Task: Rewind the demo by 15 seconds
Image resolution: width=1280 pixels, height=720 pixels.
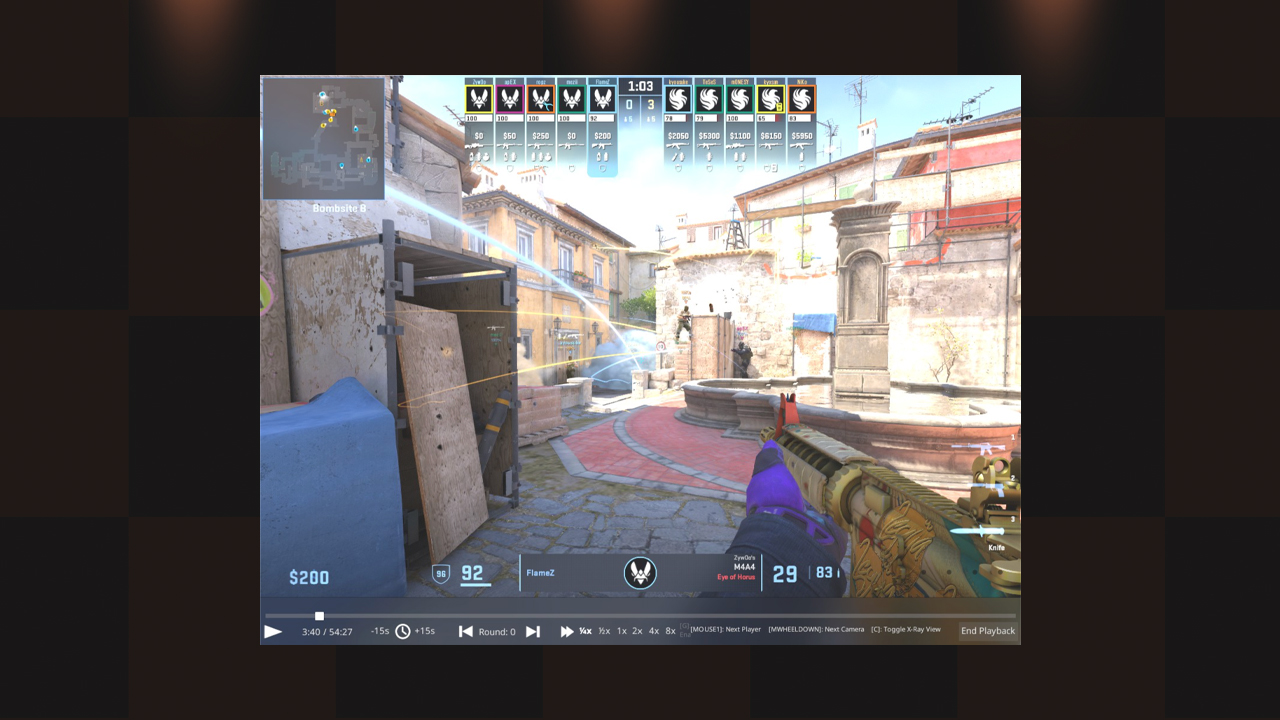Action: (380, 631)
